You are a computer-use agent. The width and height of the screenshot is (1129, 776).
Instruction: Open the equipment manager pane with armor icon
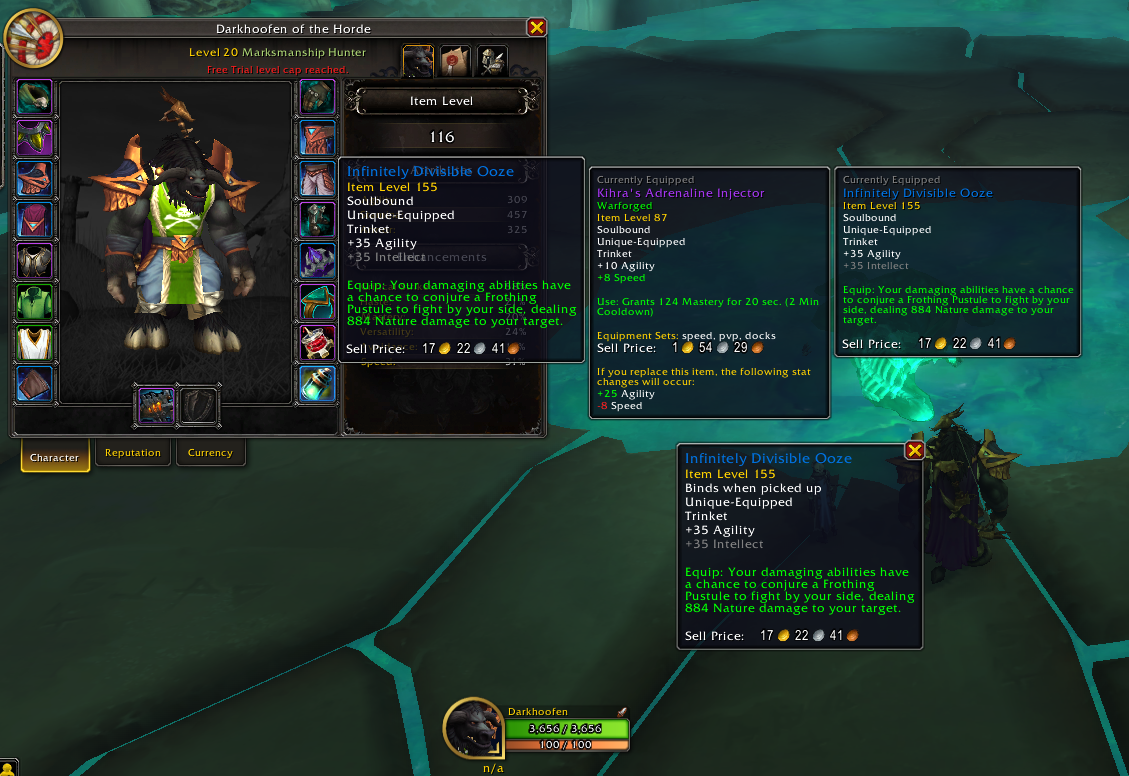coord(492,61)
